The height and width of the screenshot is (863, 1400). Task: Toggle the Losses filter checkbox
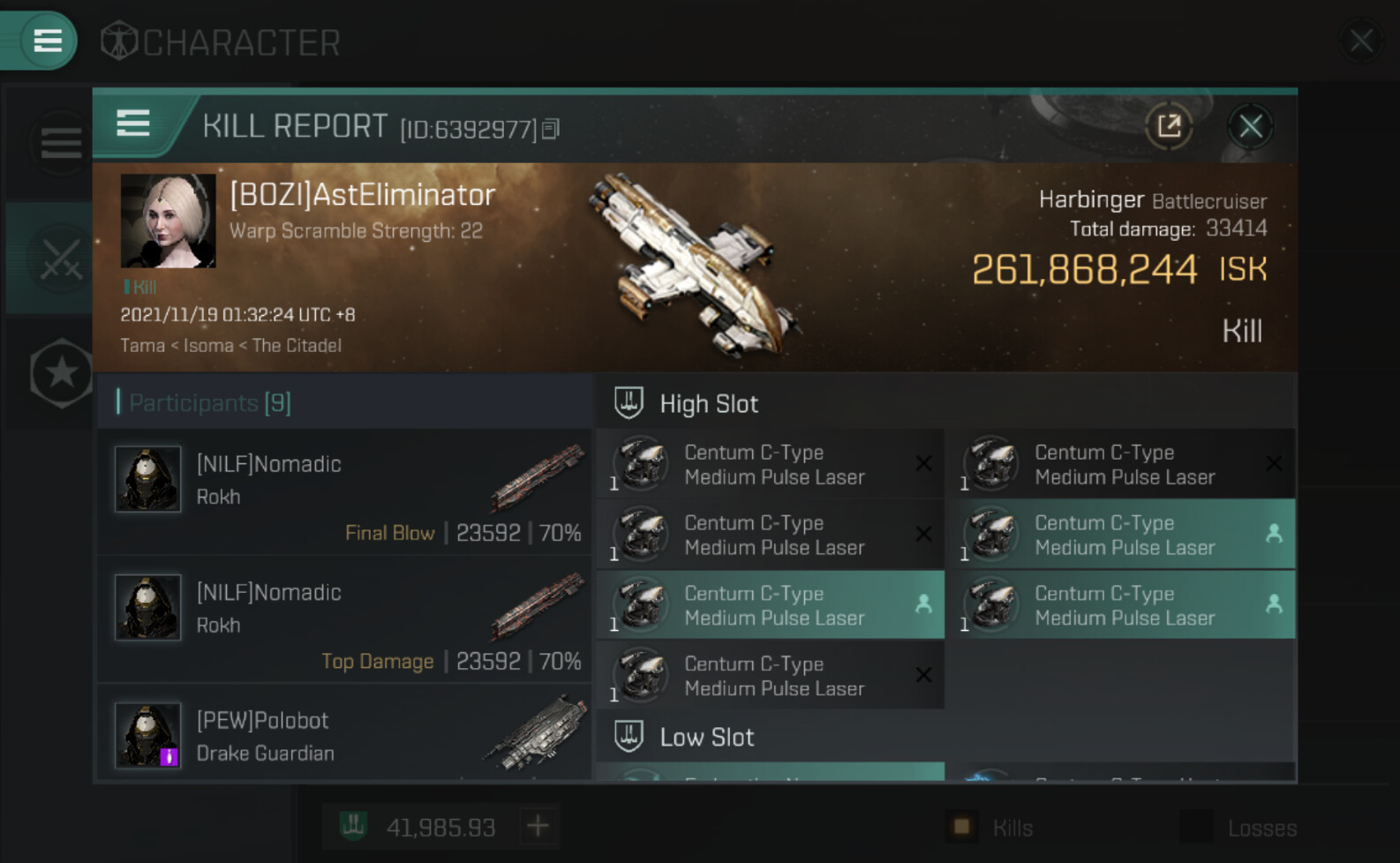click(1196, 827)
